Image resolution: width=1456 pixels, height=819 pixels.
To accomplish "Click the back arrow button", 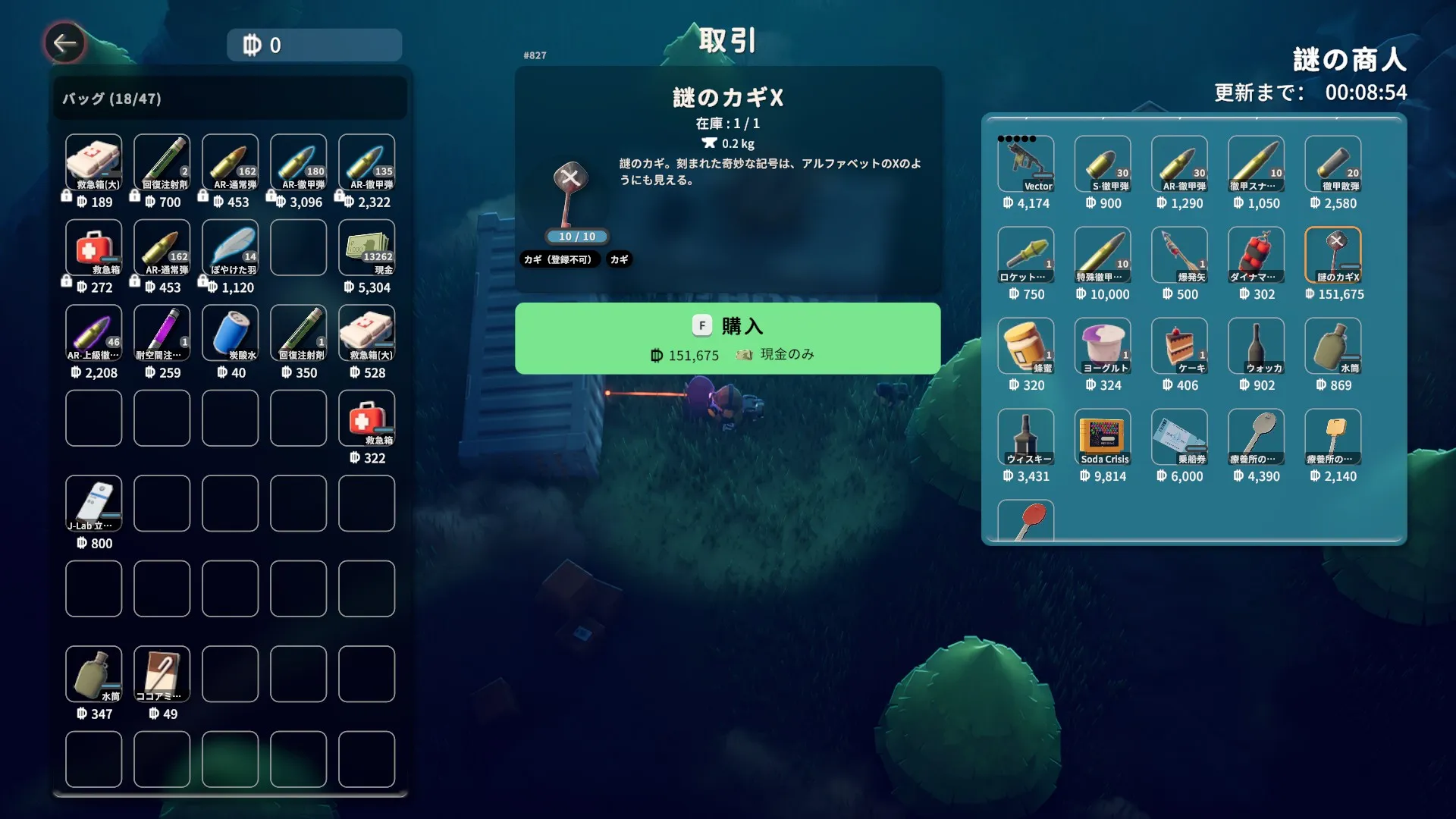I will pyautogui.click(x=64, y=43).
